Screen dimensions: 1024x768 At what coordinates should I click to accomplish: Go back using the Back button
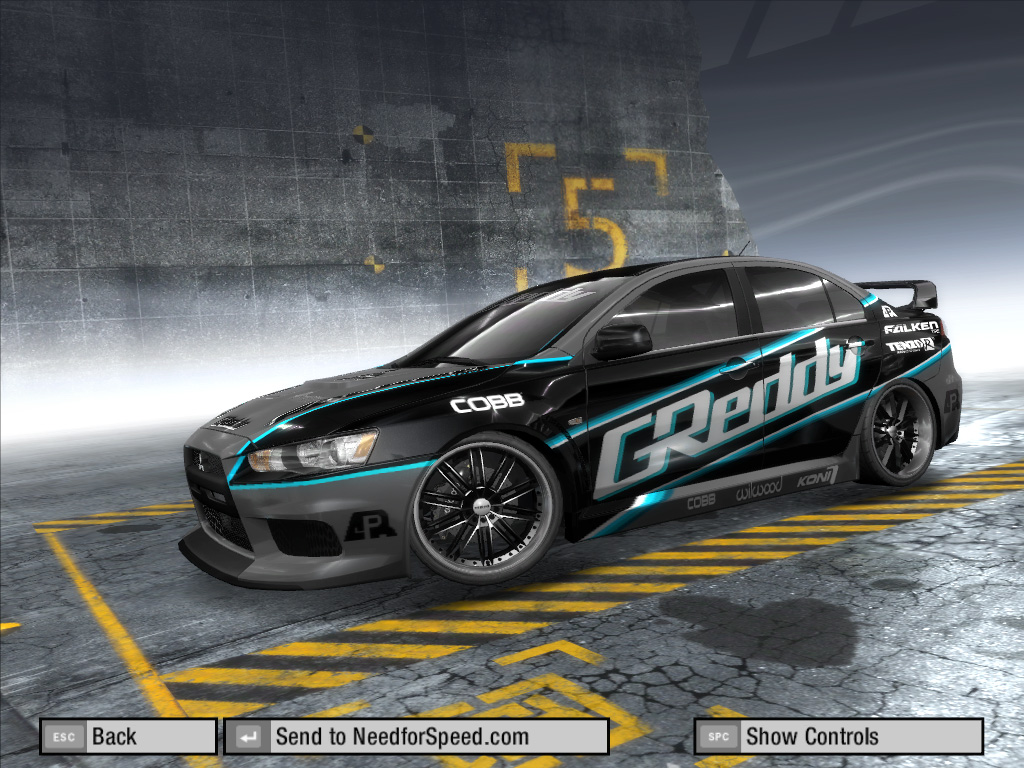coord(128,737)
